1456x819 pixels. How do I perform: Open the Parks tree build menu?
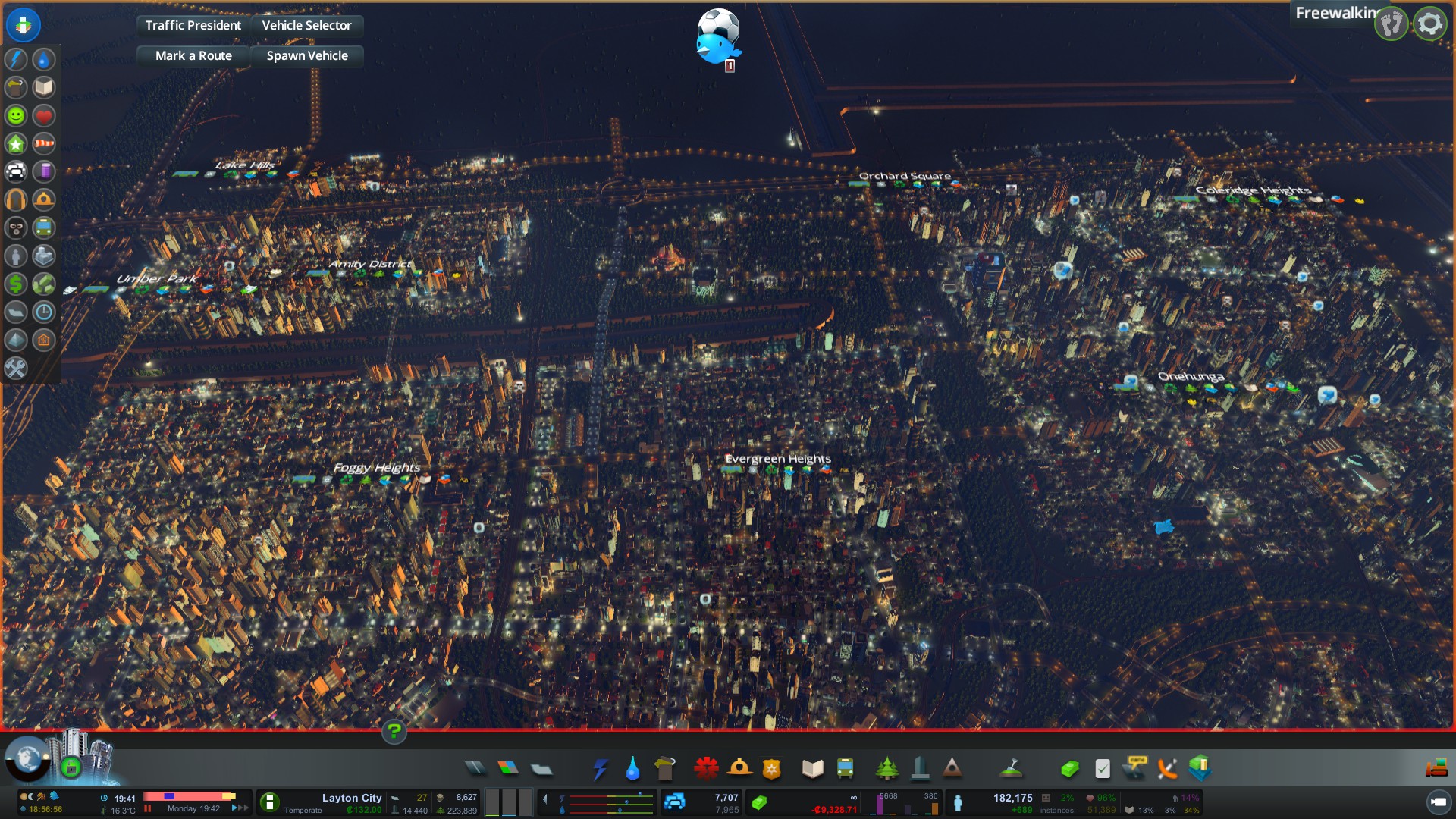[x=886, y=769]
